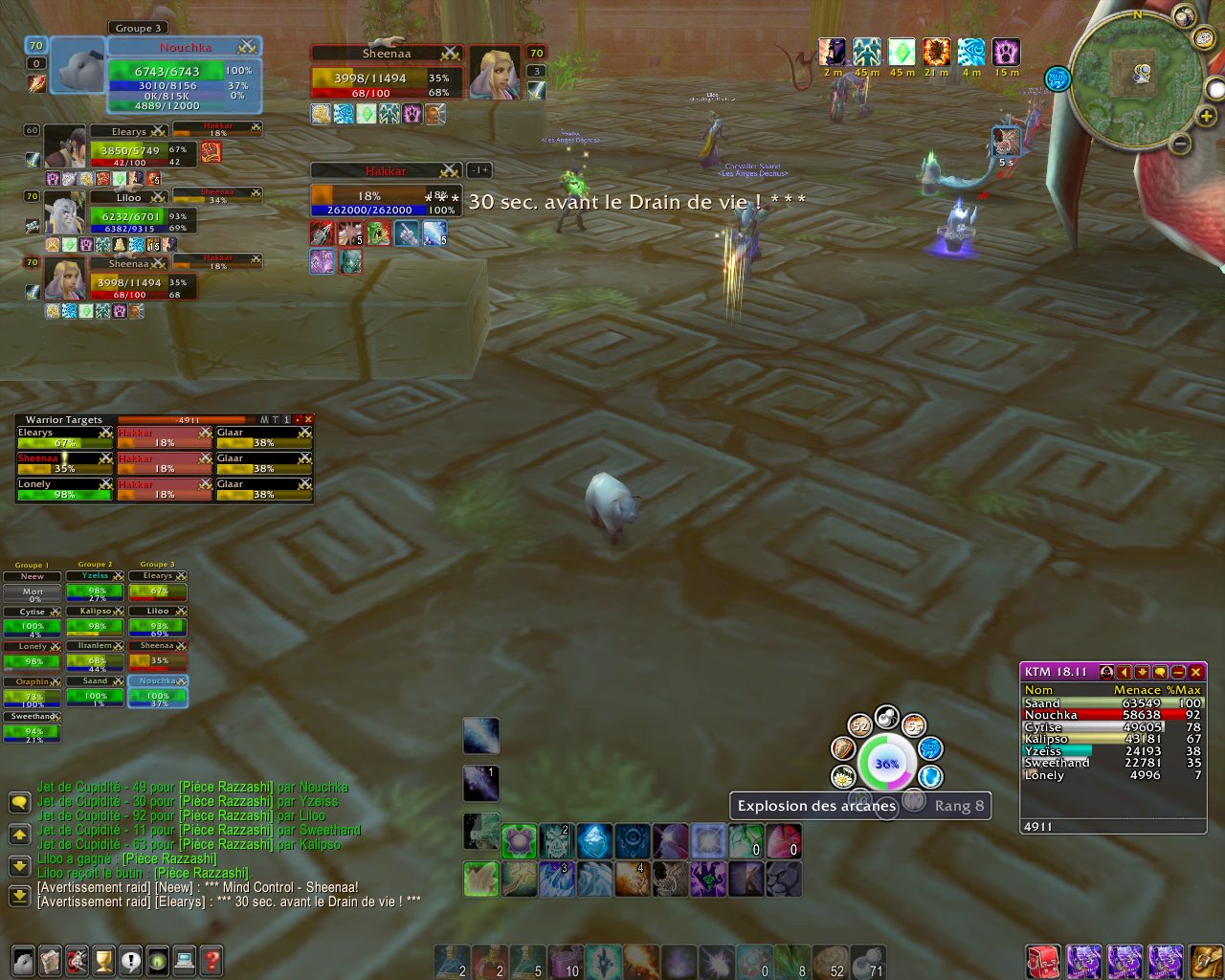Screen dimensions: 1225x980
Task: Click Sheenaa's focus frame portrait
Action: [x=495, y=73]
